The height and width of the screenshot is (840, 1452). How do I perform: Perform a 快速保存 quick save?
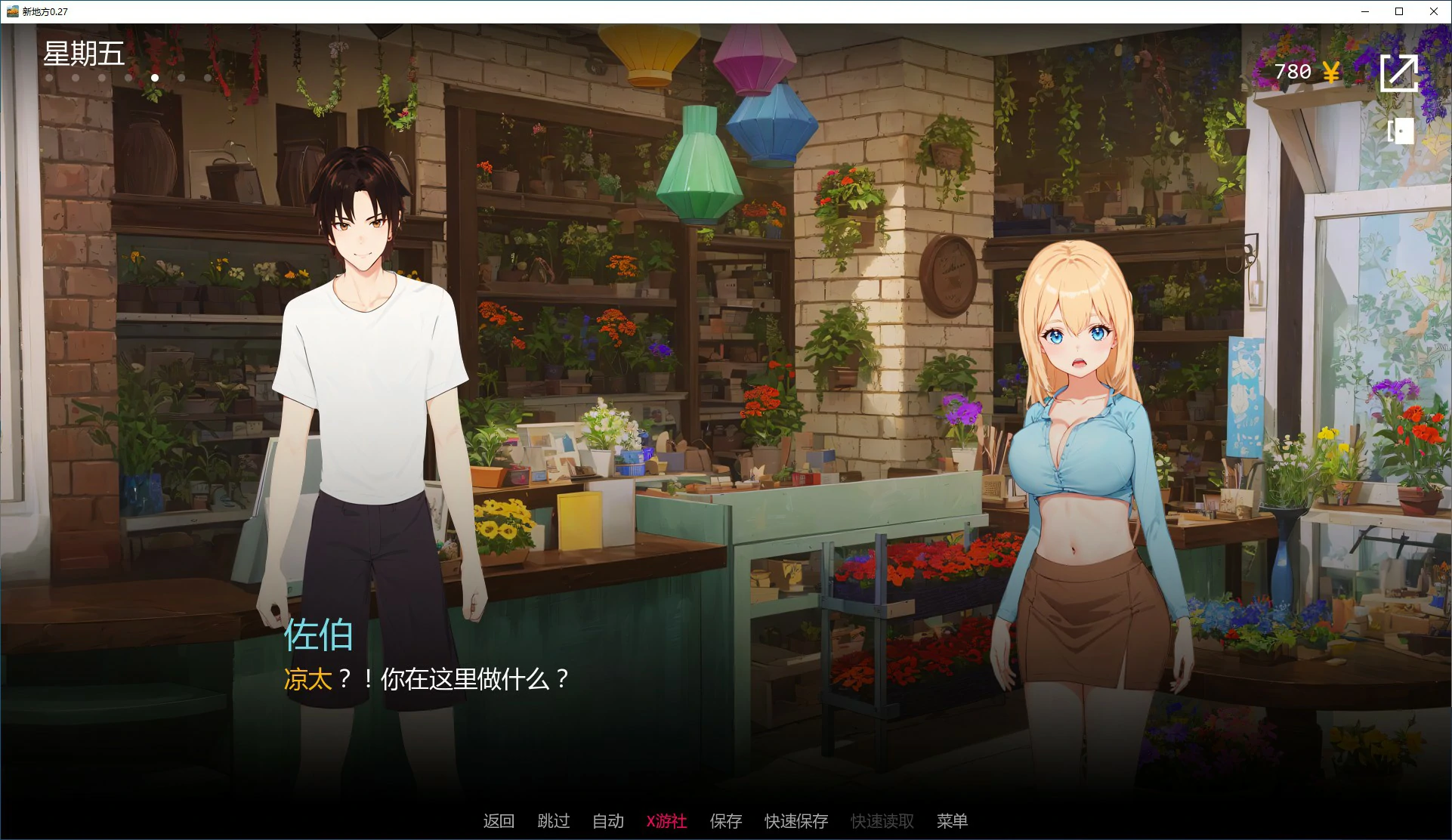point(796,821)
